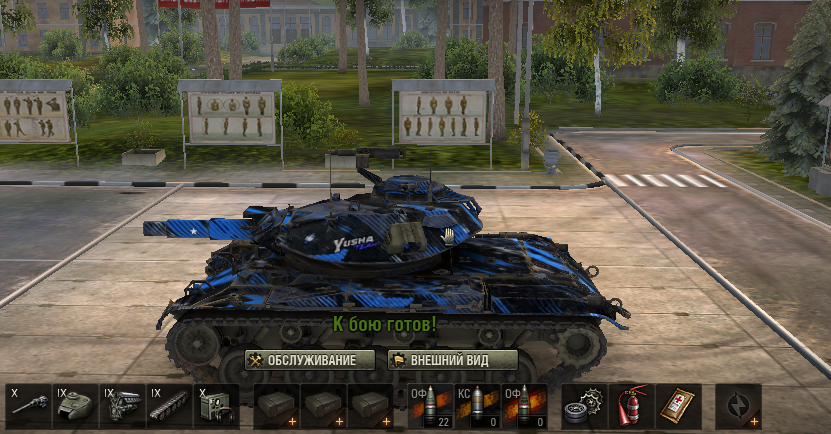Select the fire extinguisher consumable
The height and width of the screenshot is (434, 831).
click(631, 407)
